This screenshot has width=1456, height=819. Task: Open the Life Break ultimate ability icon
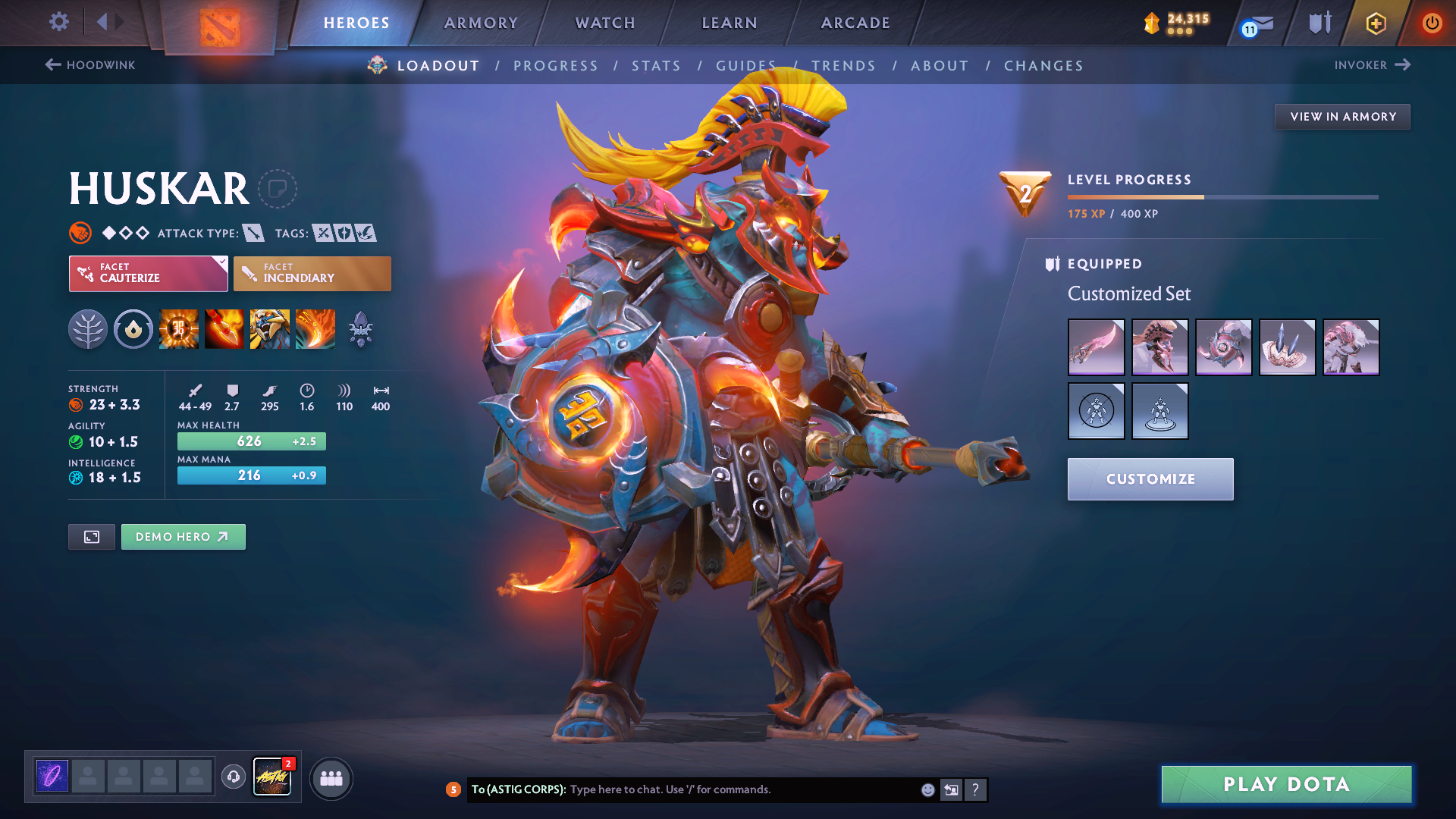[315, 329]
